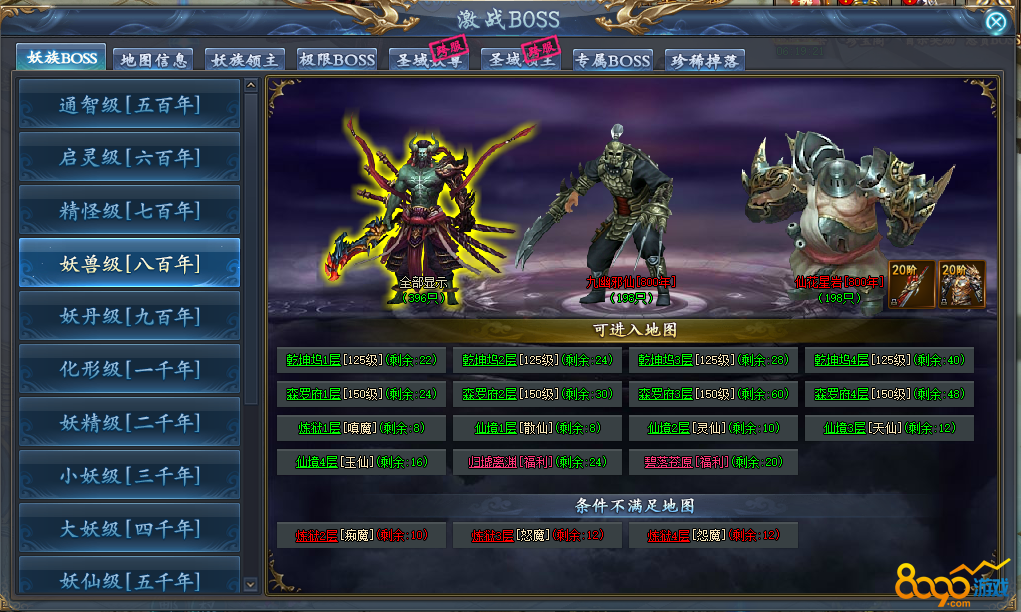Click the locked 炼狱2层[痴魔] map

pyautogui.click(x=360, y=535)
